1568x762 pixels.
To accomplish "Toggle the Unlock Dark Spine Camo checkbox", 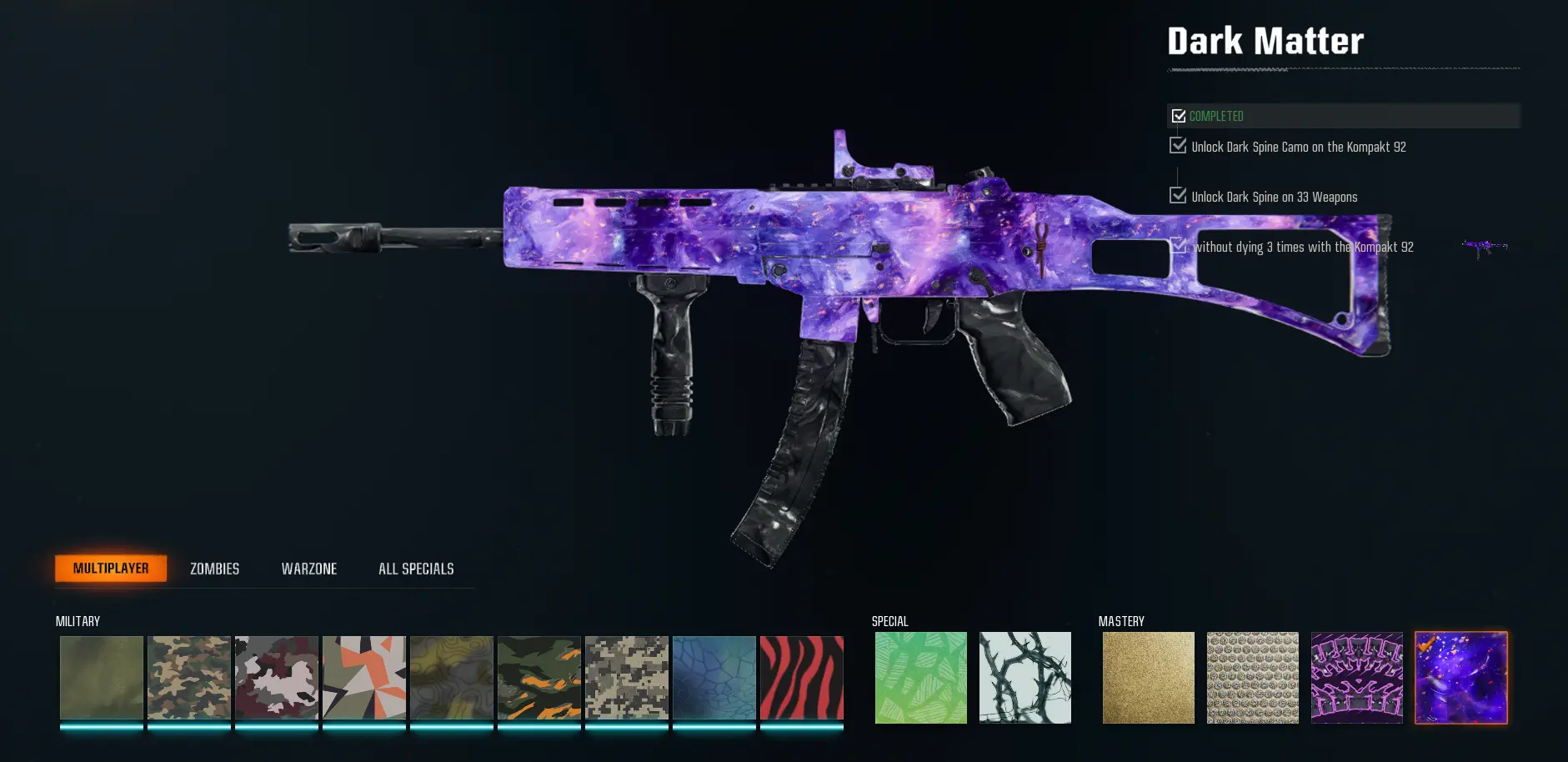I will [1178, 146].
